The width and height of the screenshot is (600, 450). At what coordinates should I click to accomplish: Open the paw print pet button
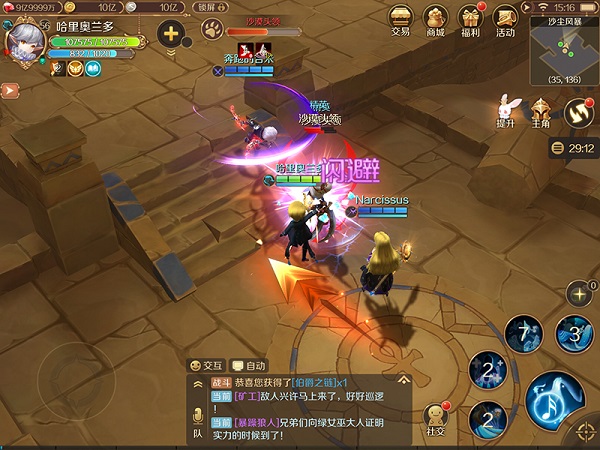(211, 33)
